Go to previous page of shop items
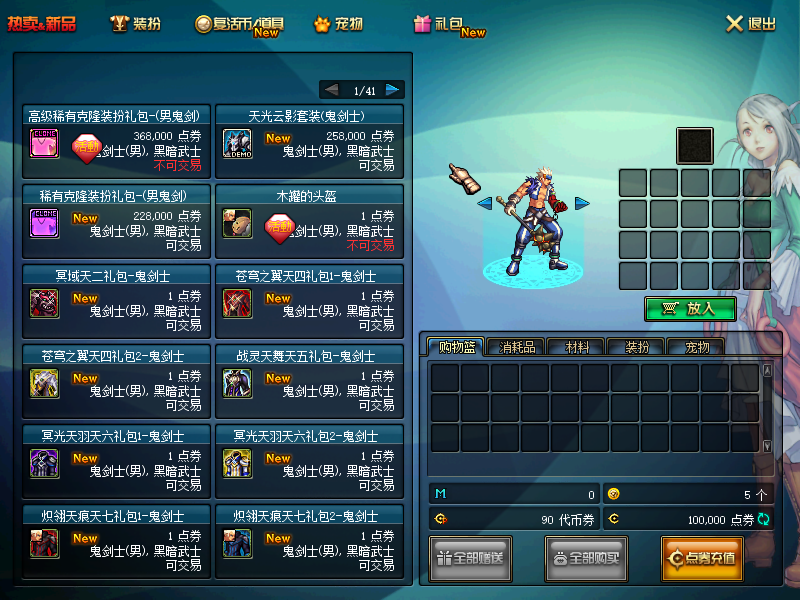The image size is (800, 600). click(332, 90)
